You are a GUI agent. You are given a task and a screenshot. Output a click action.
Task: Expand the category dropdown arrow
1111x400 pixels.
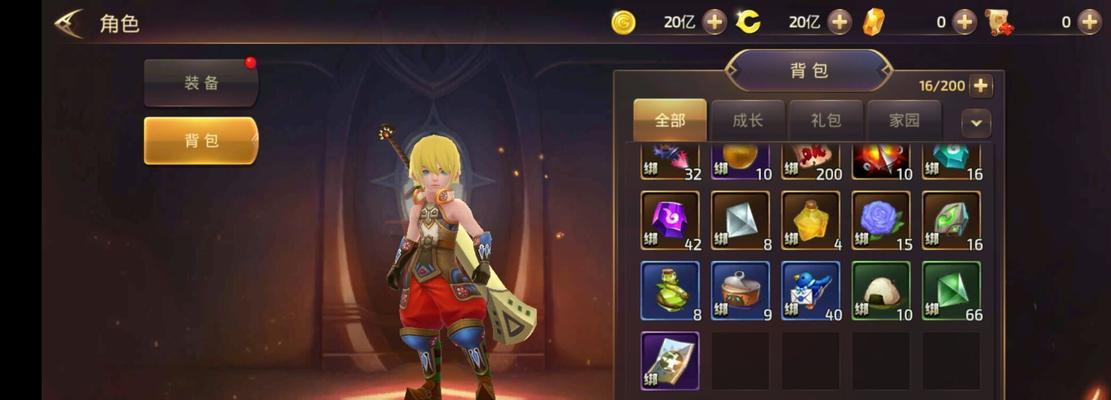tap(976, 123)
